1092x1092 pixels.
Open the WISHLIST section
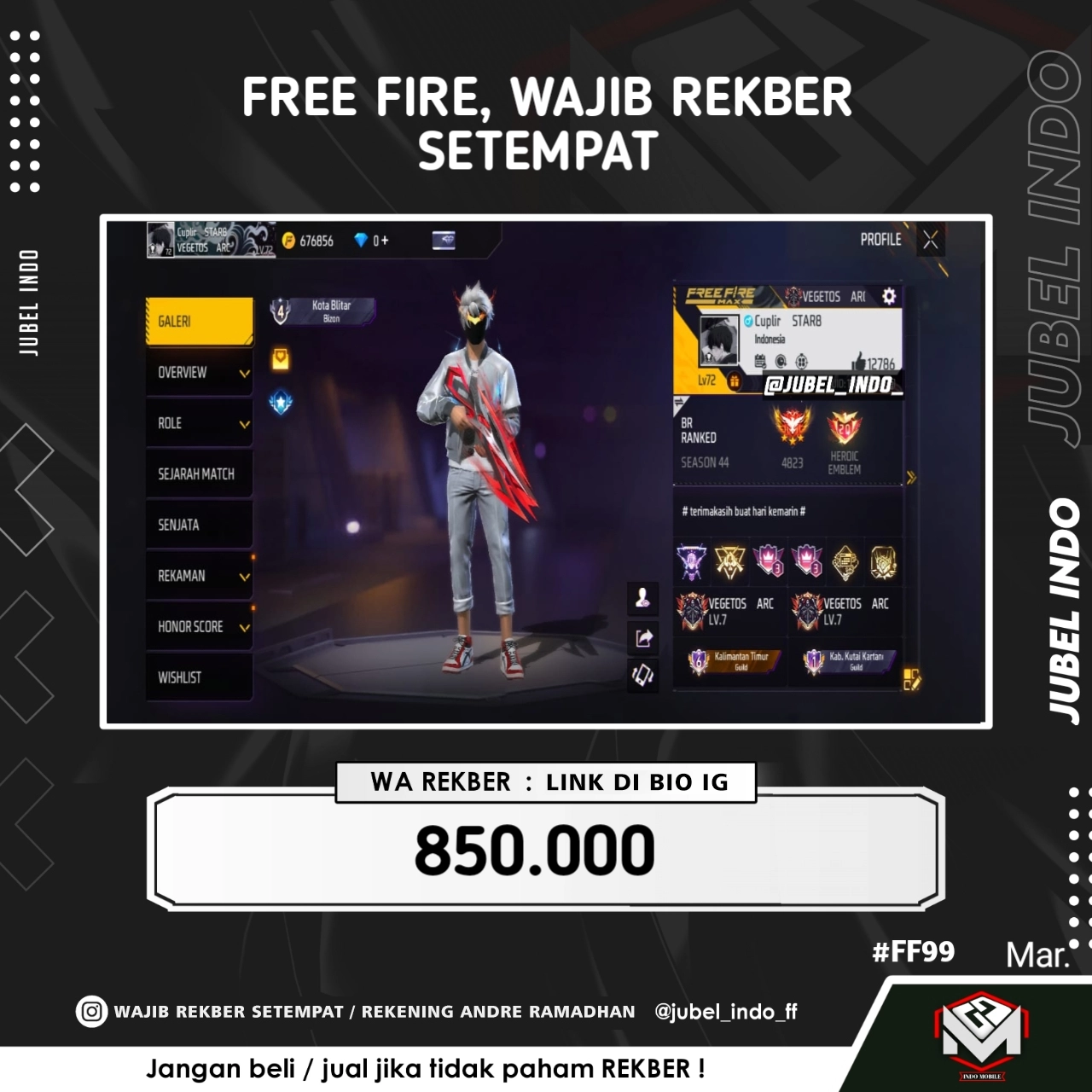[x=198, y=677]
